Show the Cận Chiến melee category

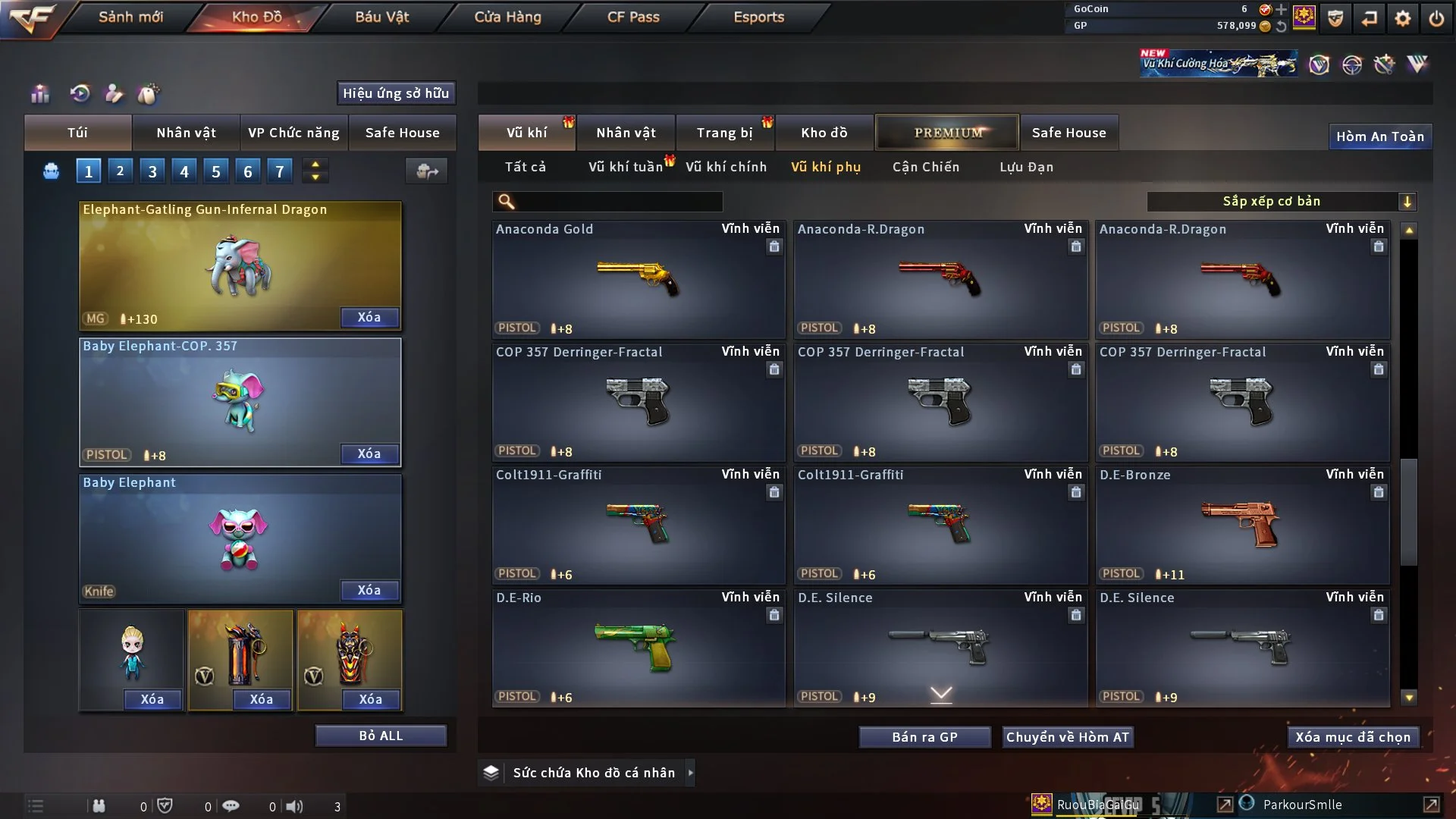925,167
